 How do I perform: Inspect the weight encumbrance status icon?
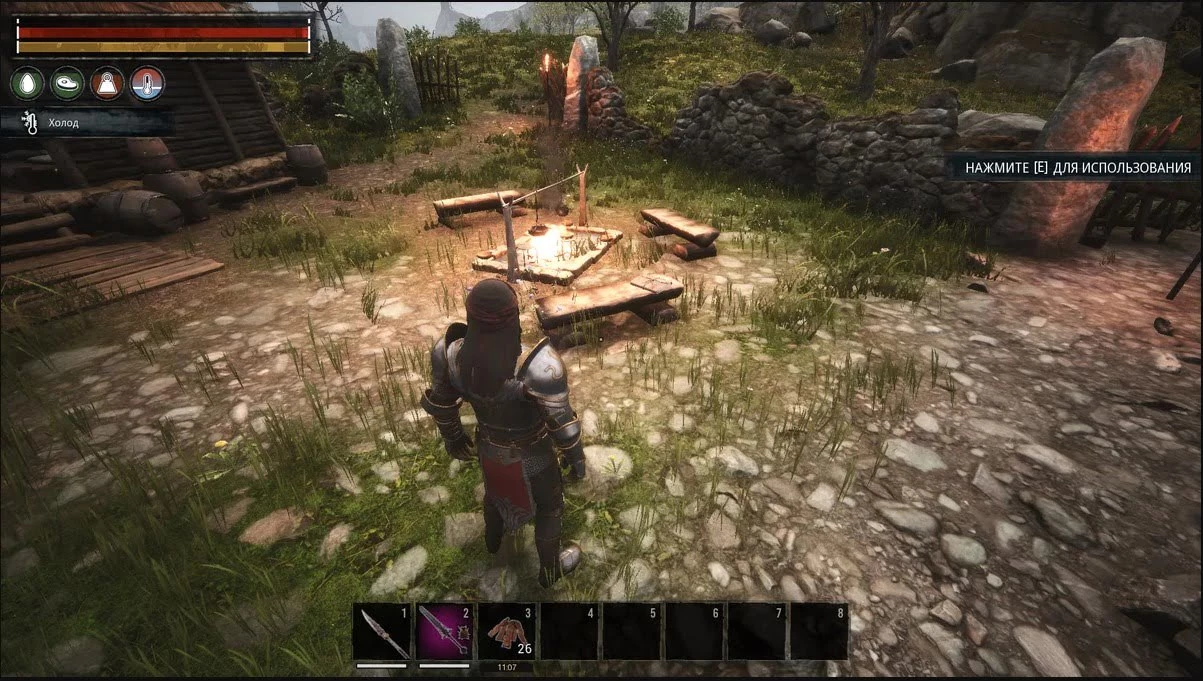107,83
